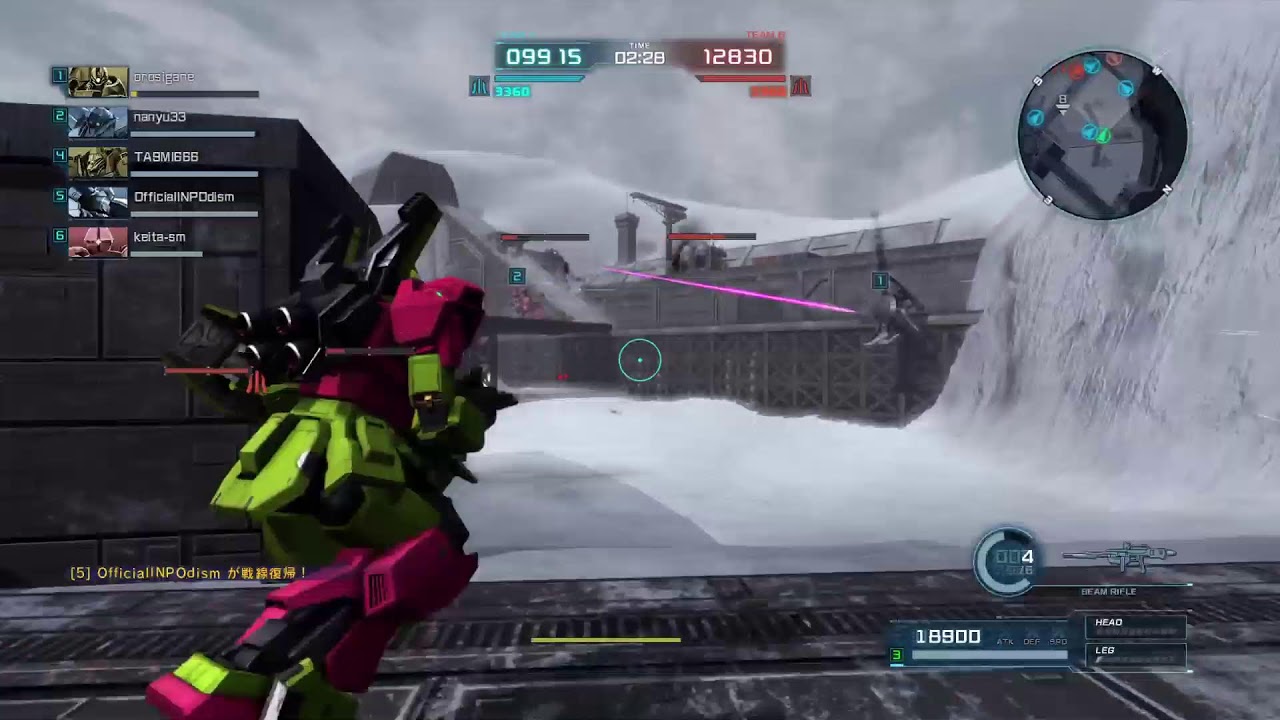Select orosigane in the team list

[160, 80]
